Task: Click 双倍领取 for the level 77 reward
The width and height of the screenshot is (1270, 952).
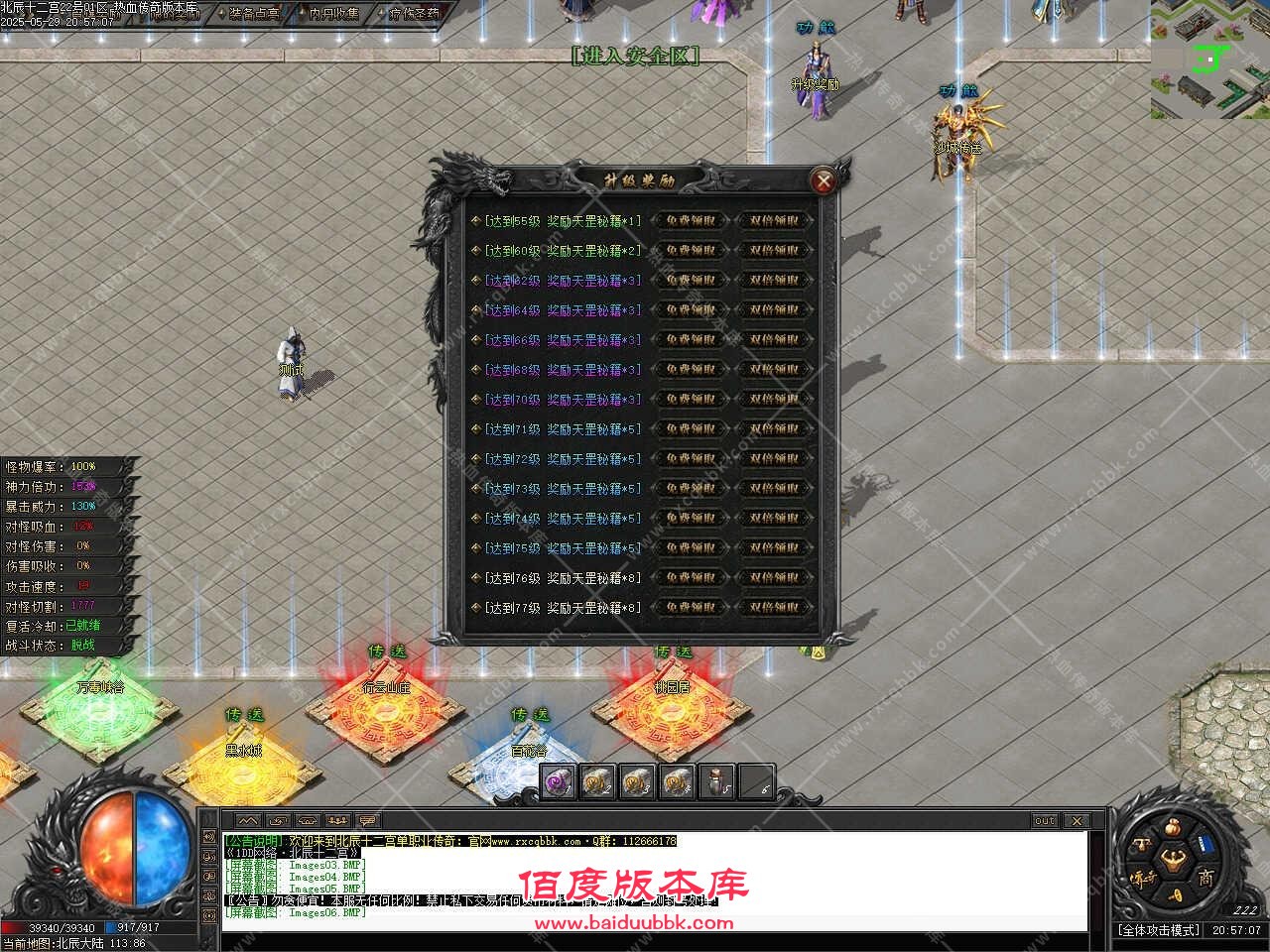Action: click(x=777, y=607)
